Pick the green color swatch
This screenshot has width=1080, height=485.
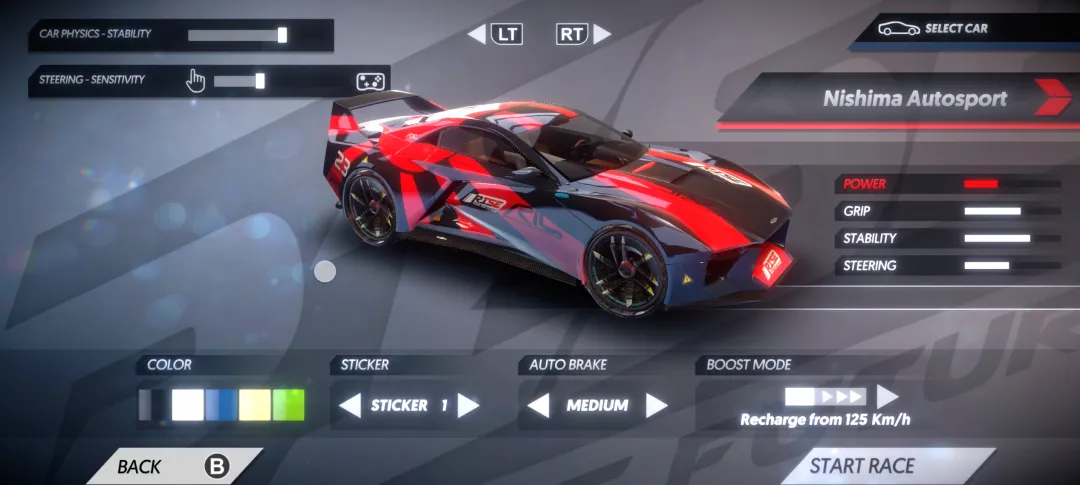coord(289,405)
